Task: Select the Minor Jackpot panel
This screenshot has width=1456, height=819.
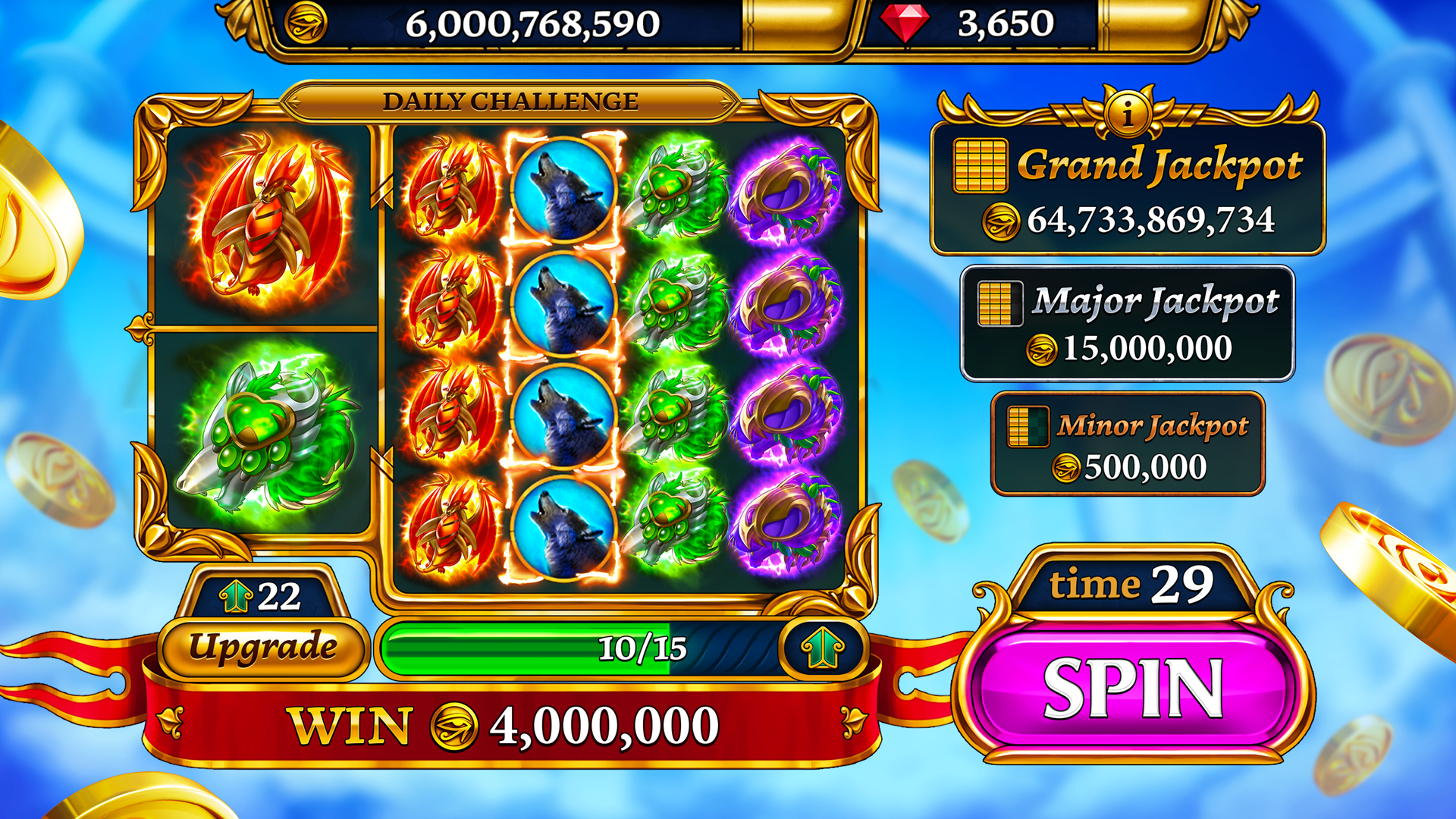Action: point(1128,444)
